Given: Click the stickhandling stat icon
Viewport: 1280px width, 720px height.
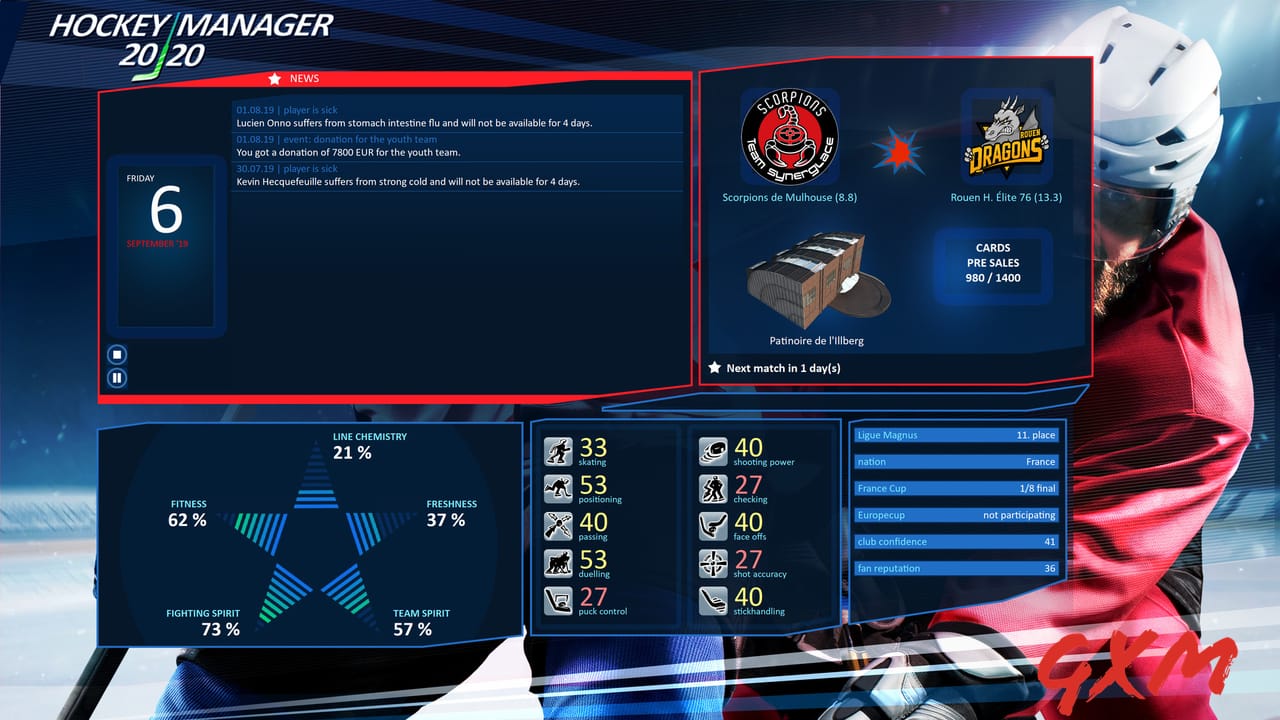Looking at the screenshot, I should 712,598.
